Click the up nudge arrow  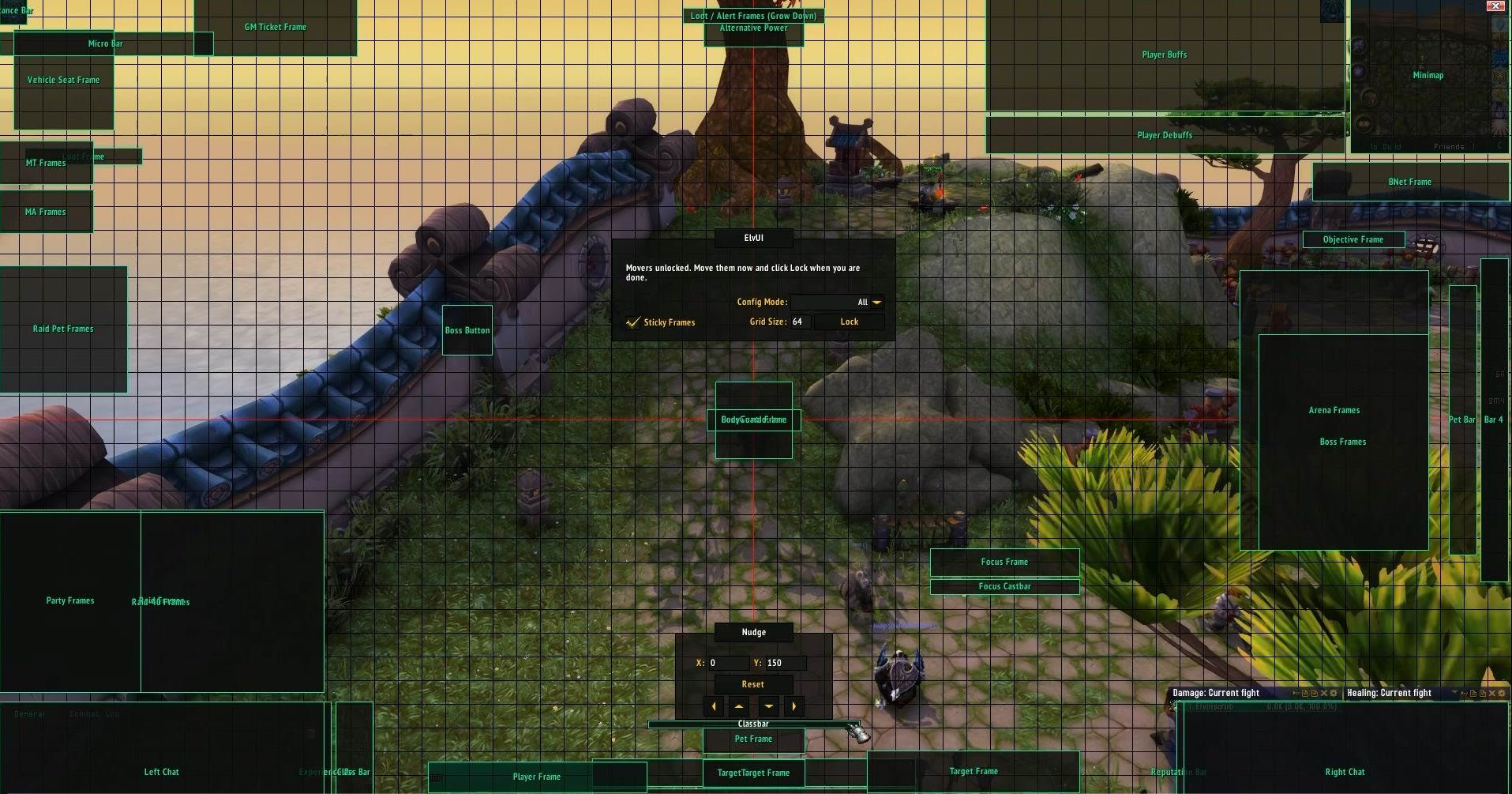(740, 706)
